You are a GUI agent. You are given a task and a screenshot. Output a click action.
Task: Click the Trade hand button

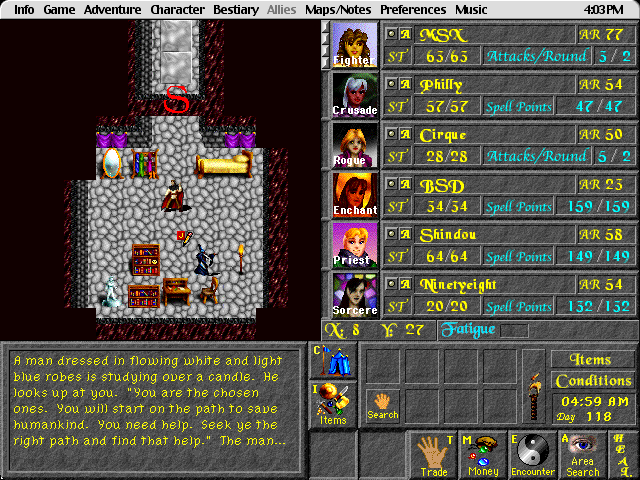433,455
